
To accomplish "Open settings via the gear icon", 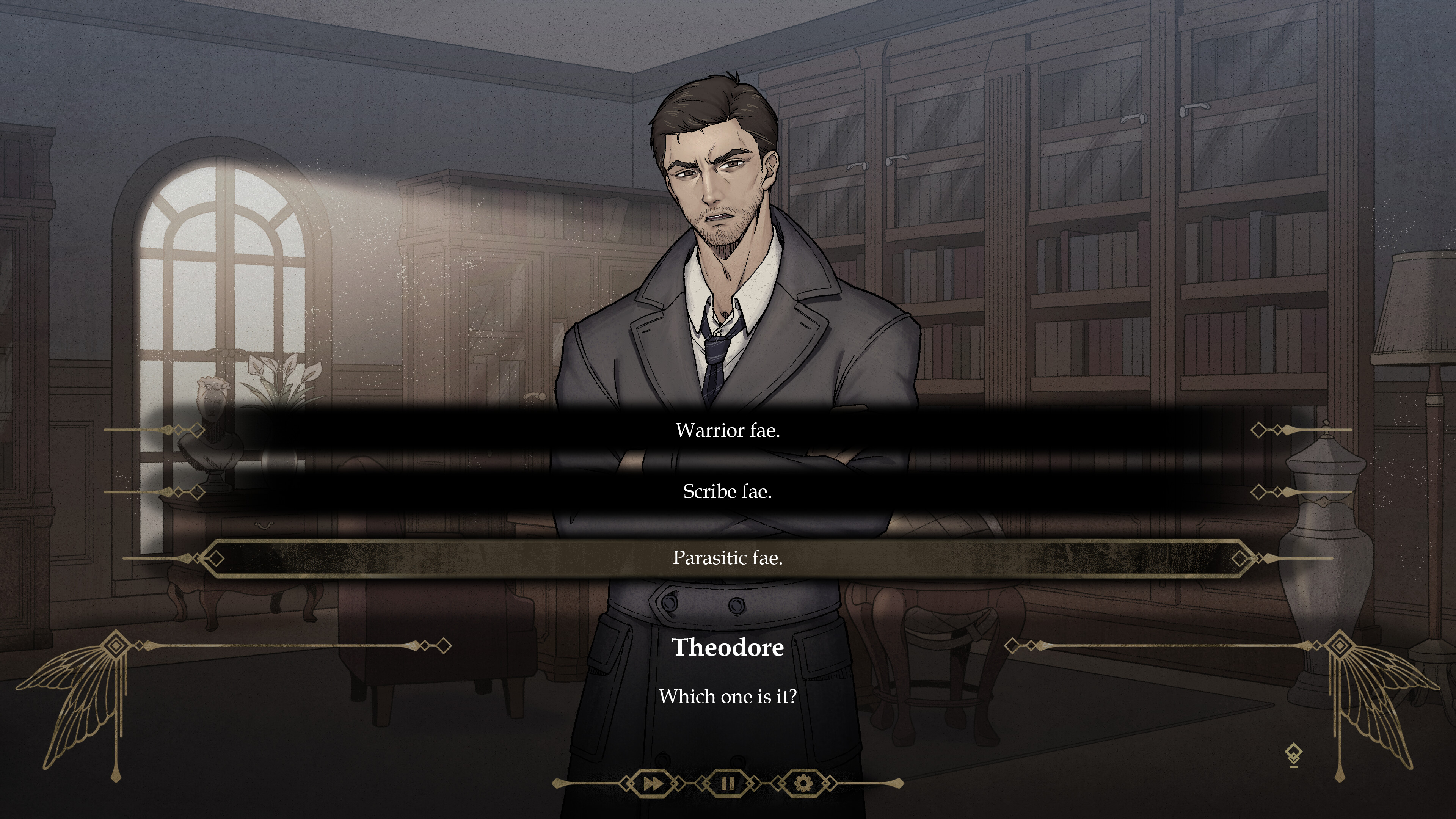I will pyautogui.click(x=803, y=783).
